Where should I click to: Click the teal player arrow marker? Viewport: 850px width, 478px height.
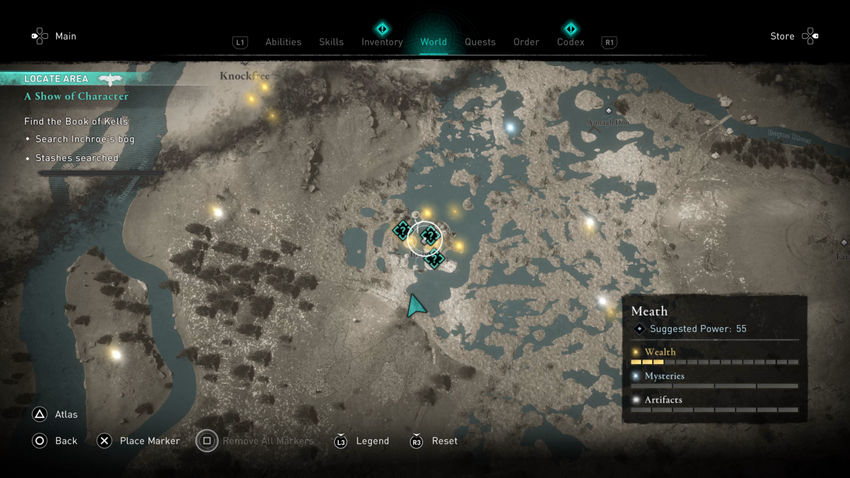(x=415, y=305)
